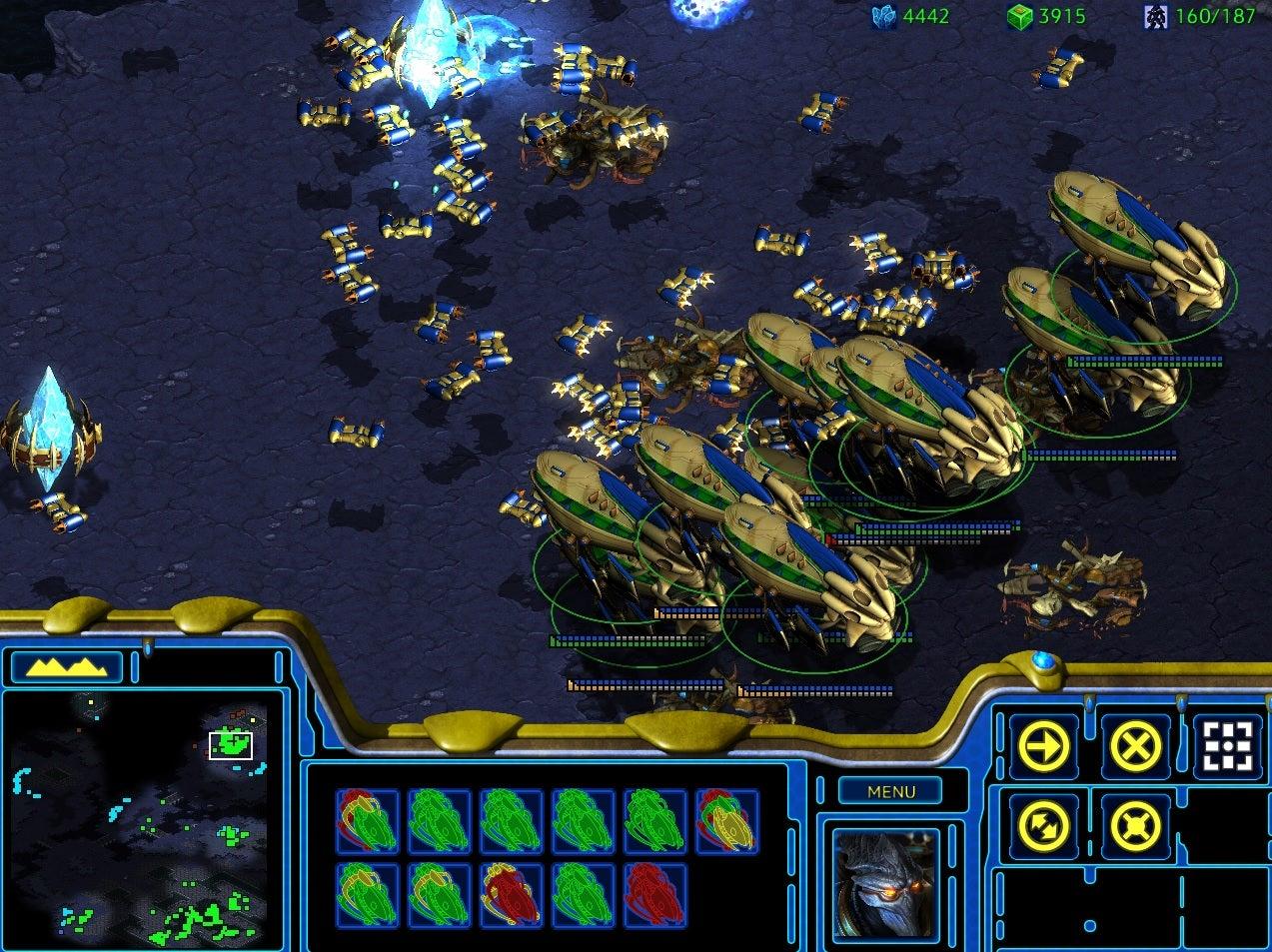The image size is (1272, 952).
Task: Pick the Carrier wireframe with yellow hull
Action: 727,821
